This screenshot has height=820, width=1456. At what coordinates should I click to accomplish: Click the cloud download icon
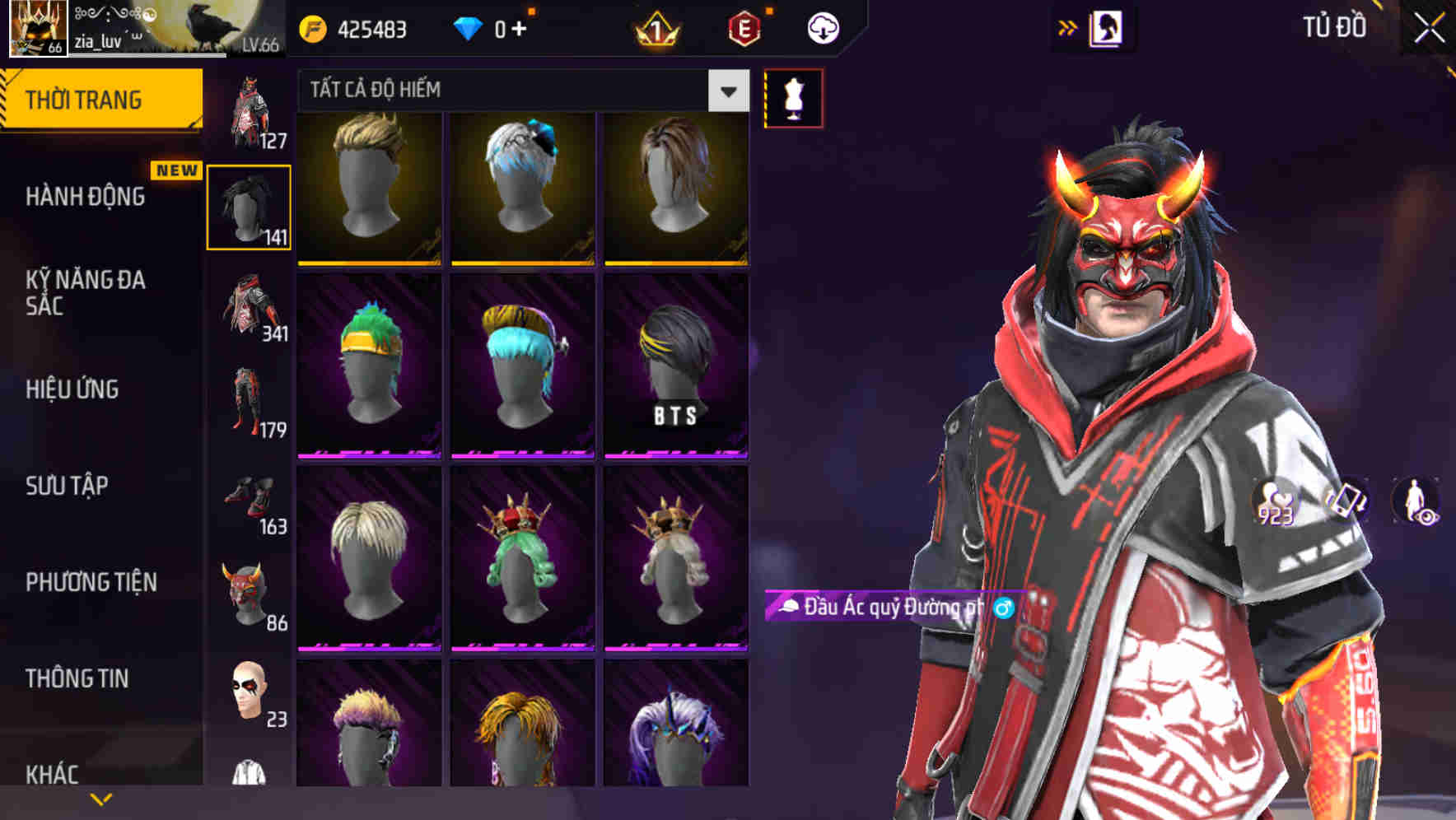click(823, 27)
